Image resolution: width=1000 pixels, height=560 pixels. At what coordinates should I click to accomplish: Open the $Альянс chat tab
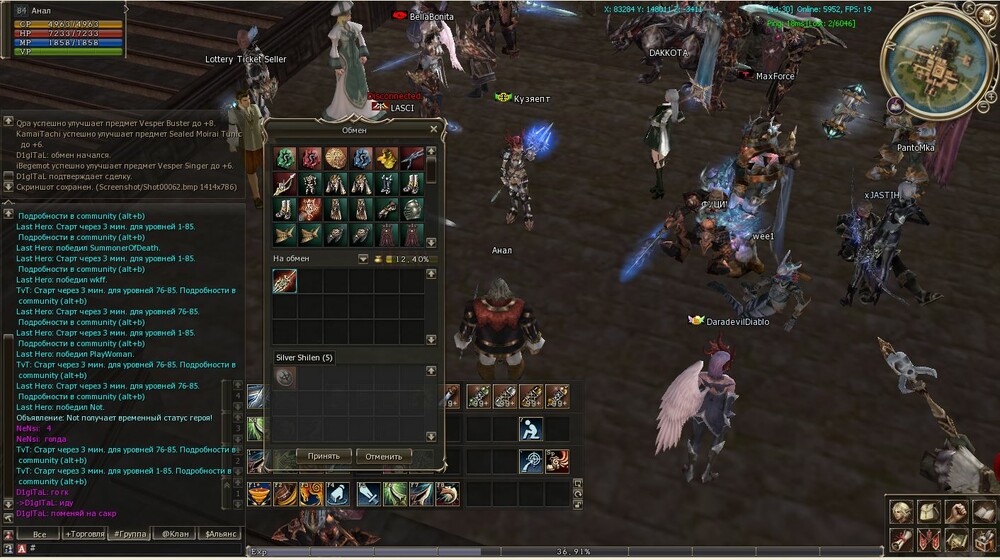(x=220, y=534)
